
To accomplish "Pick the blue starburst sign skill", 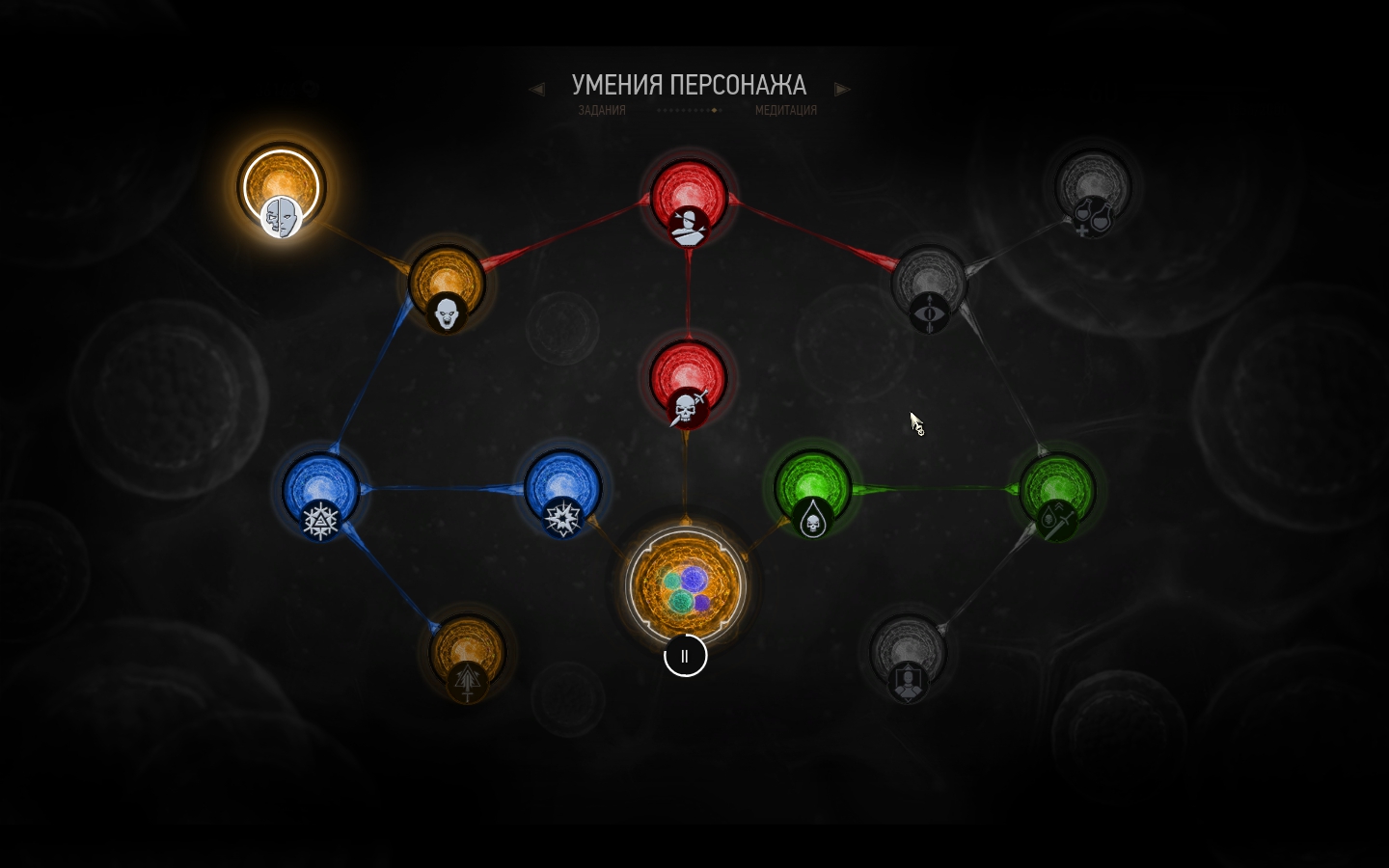I will coord(562,493).
